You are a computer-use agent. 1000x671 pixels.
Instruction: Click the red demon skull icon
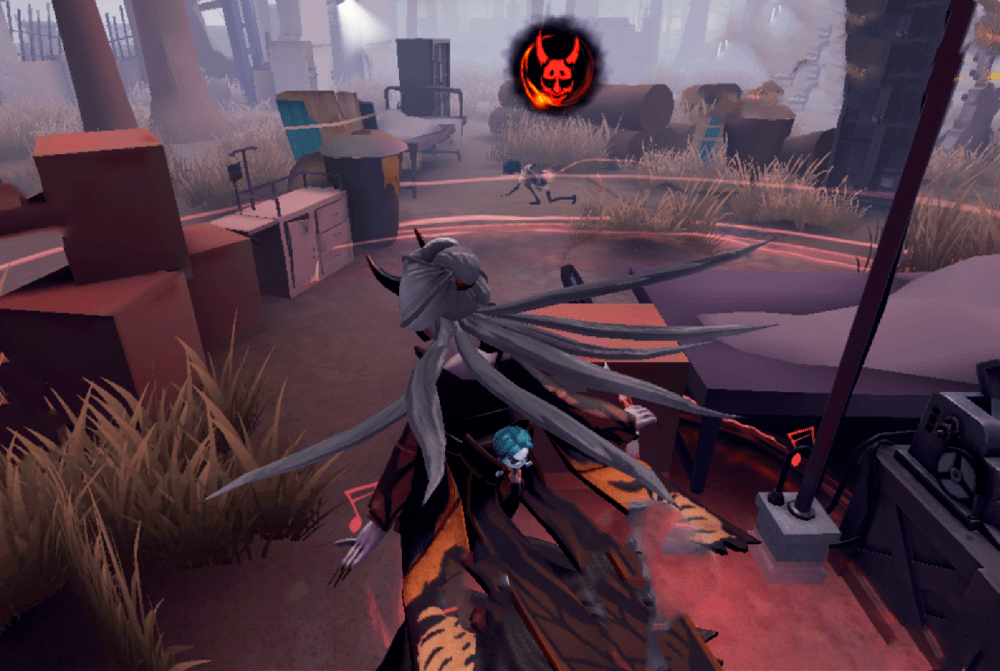pos(555,67)
